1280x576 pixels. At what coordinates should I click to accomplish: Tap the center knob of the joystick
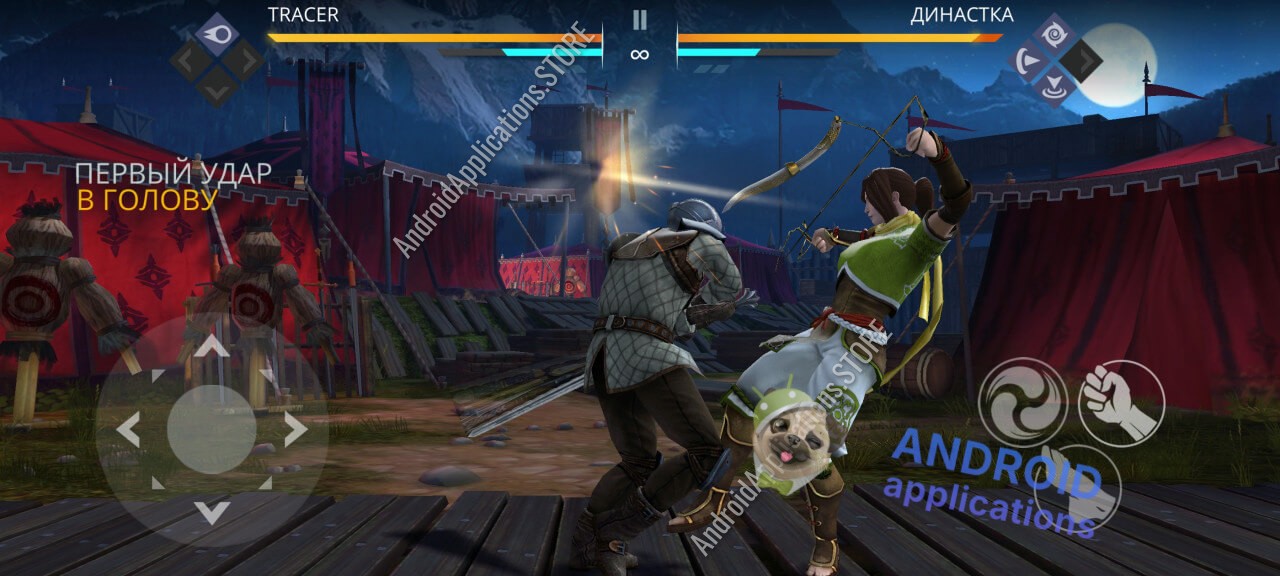[211, 430]
